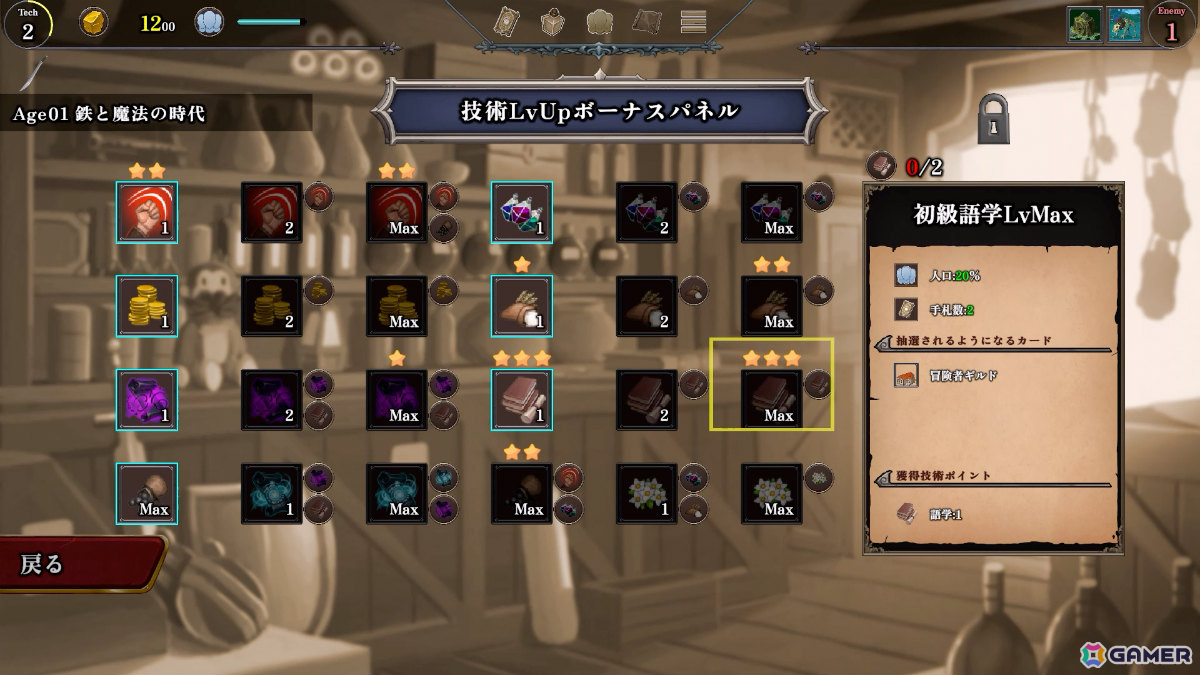The image size is (1200, 675).
Task: Open the card icon in top bar
Action: 508,21
